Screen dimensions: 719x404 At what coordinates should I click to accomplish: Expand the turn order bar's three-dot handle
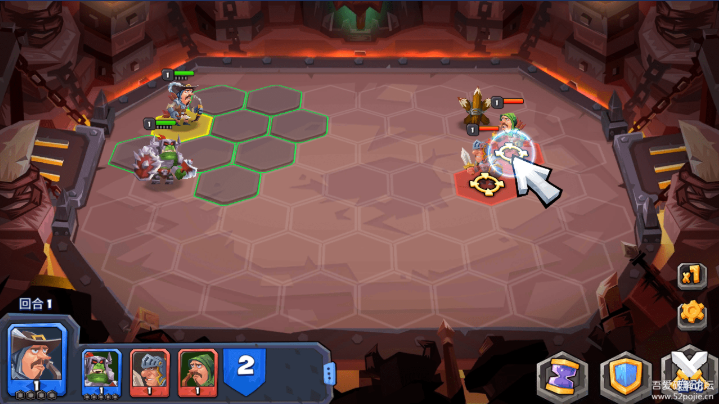coord(329,373)
